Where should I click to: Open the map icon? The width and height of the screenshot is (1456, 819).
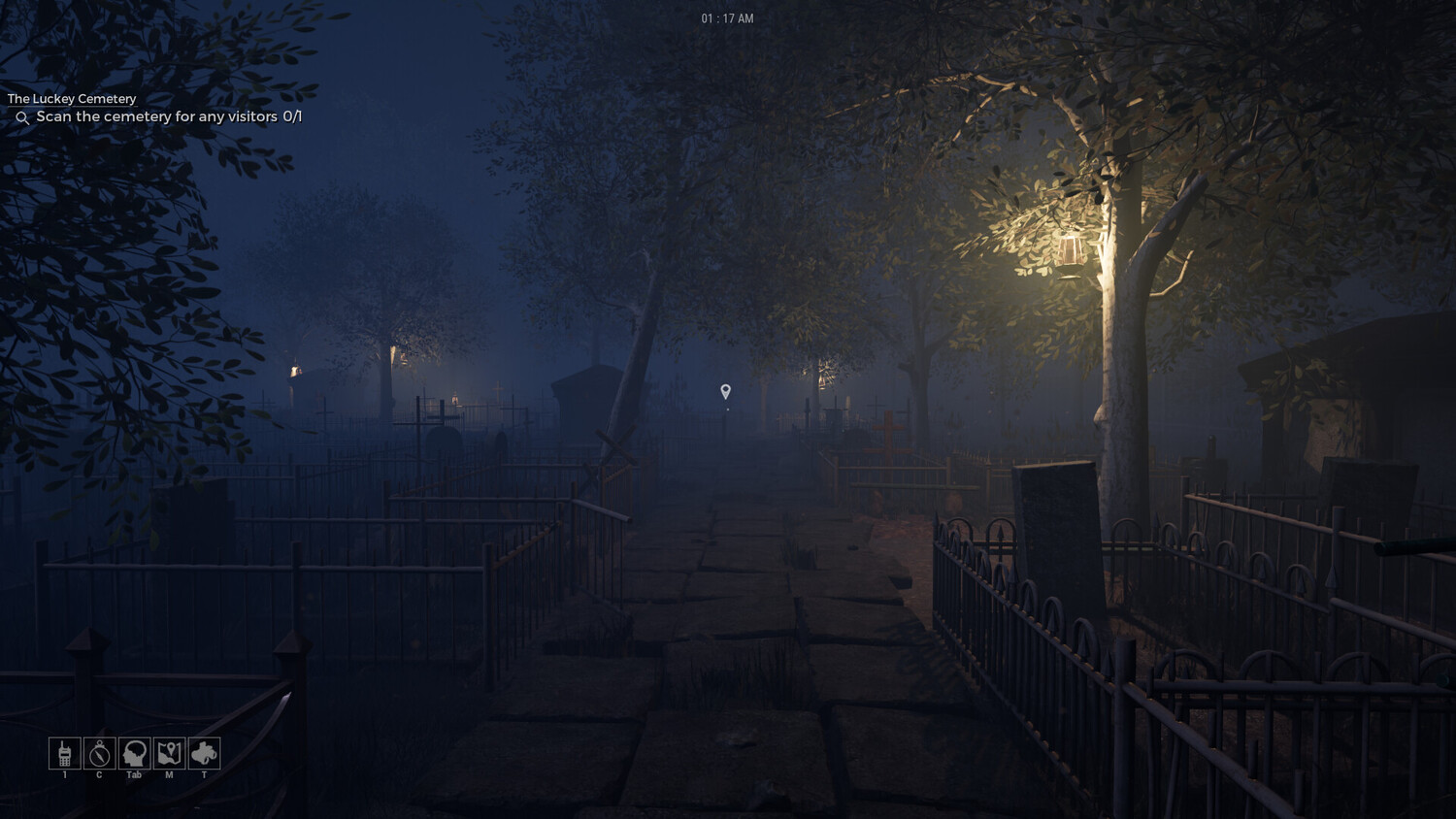point(169,753)
